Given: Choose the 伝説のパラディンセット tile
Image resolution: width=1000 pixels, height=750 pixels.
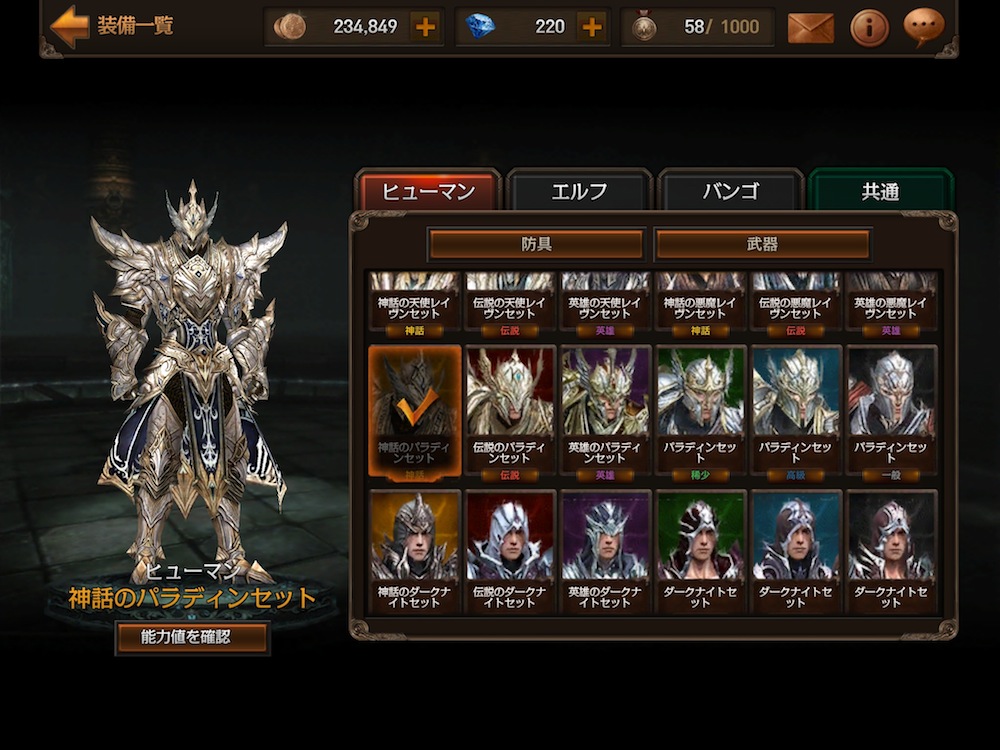Looking at the screenshot, I should [510, 410].
